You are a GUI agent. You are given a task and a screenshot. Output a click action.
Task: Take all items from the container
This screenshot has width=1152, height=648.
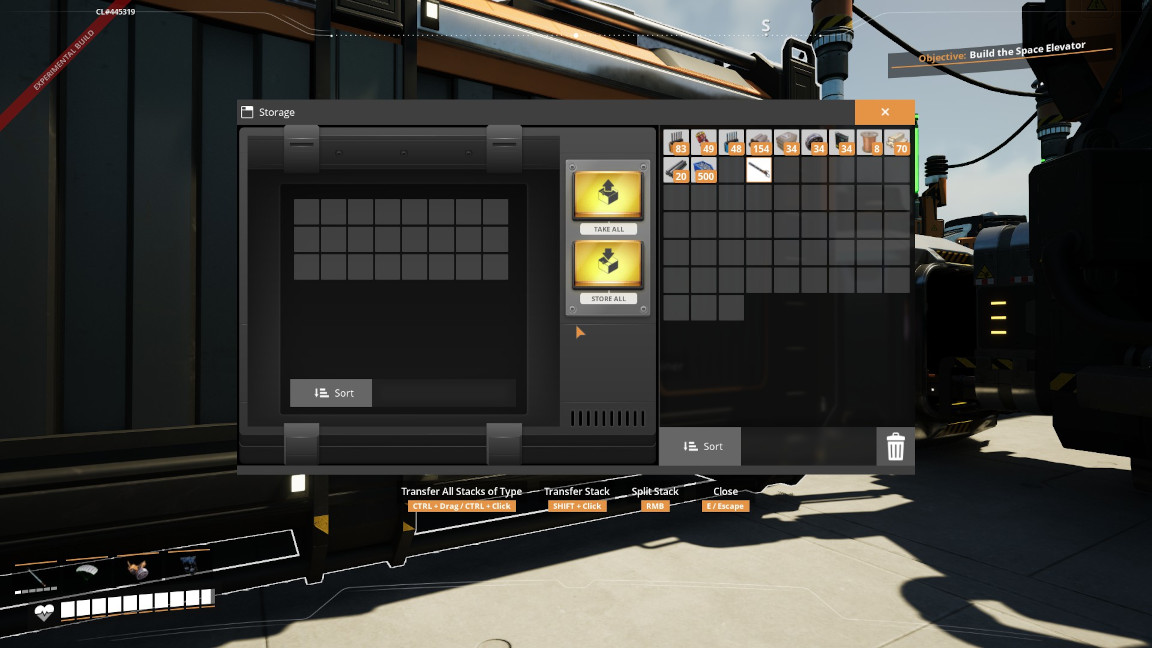[608, 197]
